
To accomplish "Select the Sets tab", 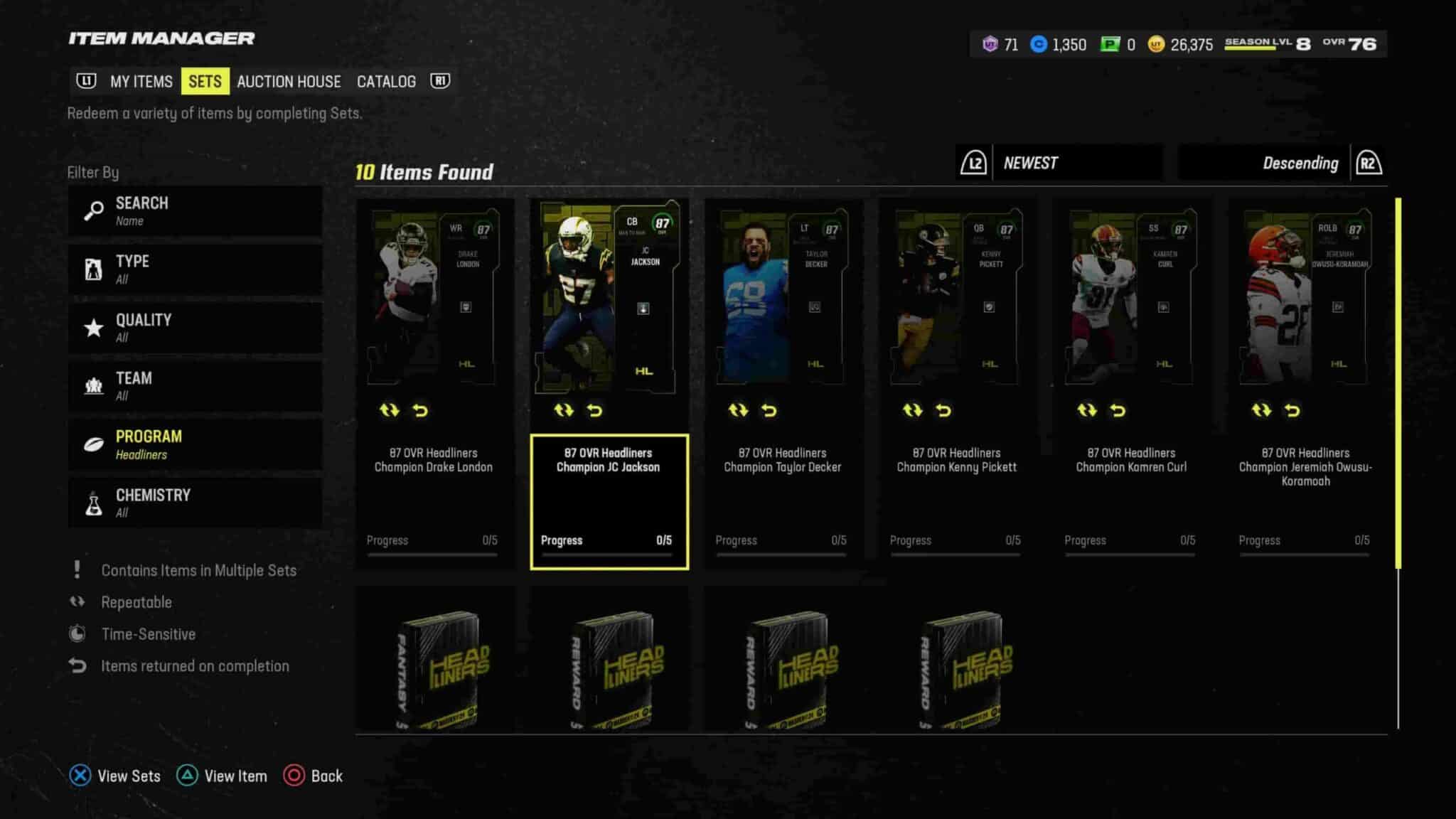I will coord(205,82).
